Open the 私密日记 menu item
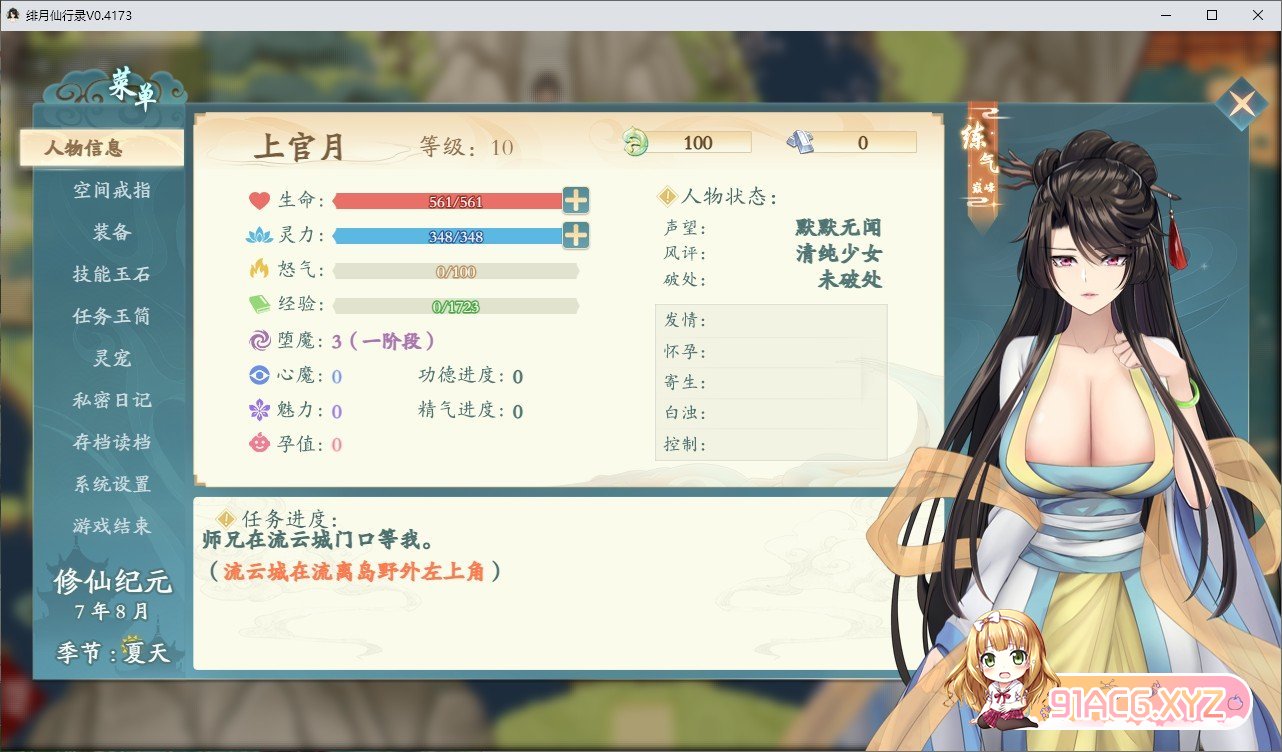This screenshot has width=1282, height=752. coord(110,400)
